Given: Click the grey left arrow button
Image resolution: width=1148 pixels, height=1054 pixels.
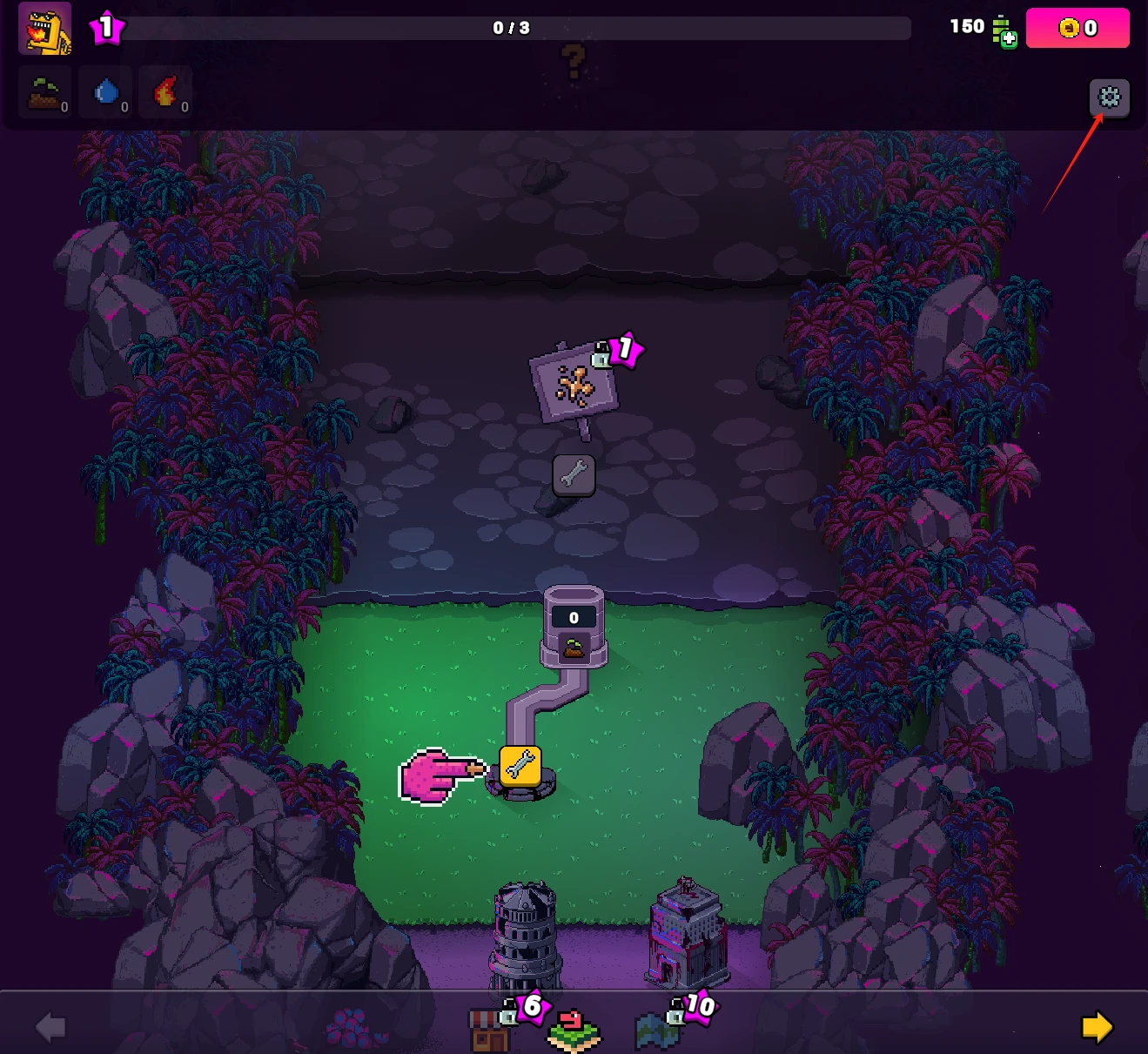Looking at the screenshot, I should coord(50,1027).
